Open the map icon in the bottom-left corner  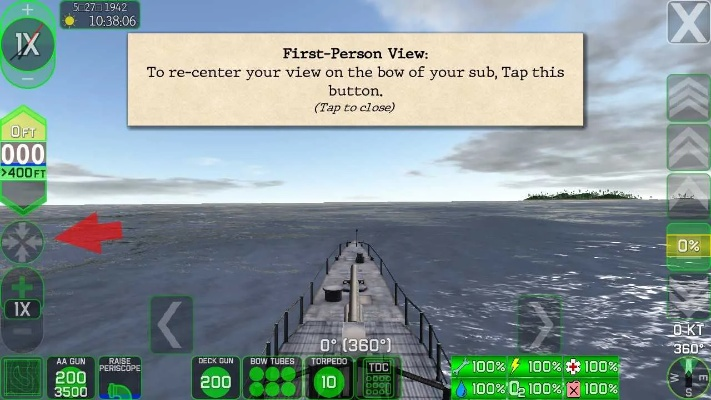coord(22,378)
